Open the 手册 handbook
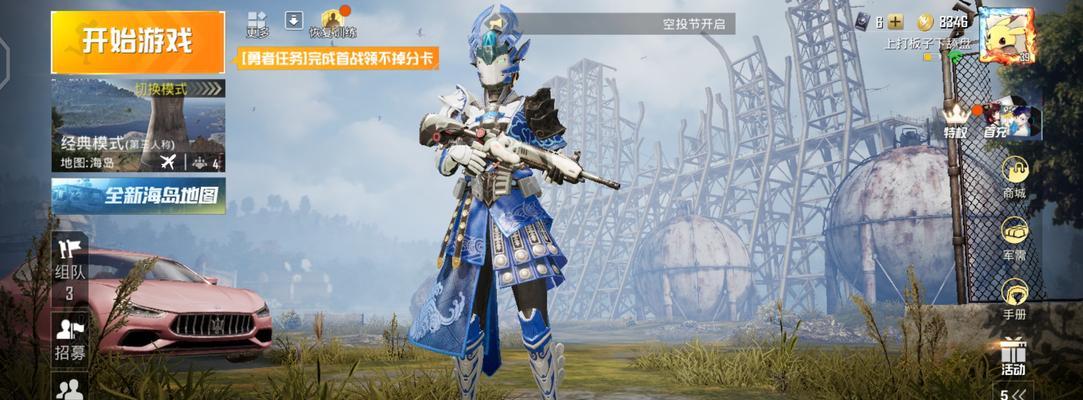1083x400 pixels. tap(1014, 298)
